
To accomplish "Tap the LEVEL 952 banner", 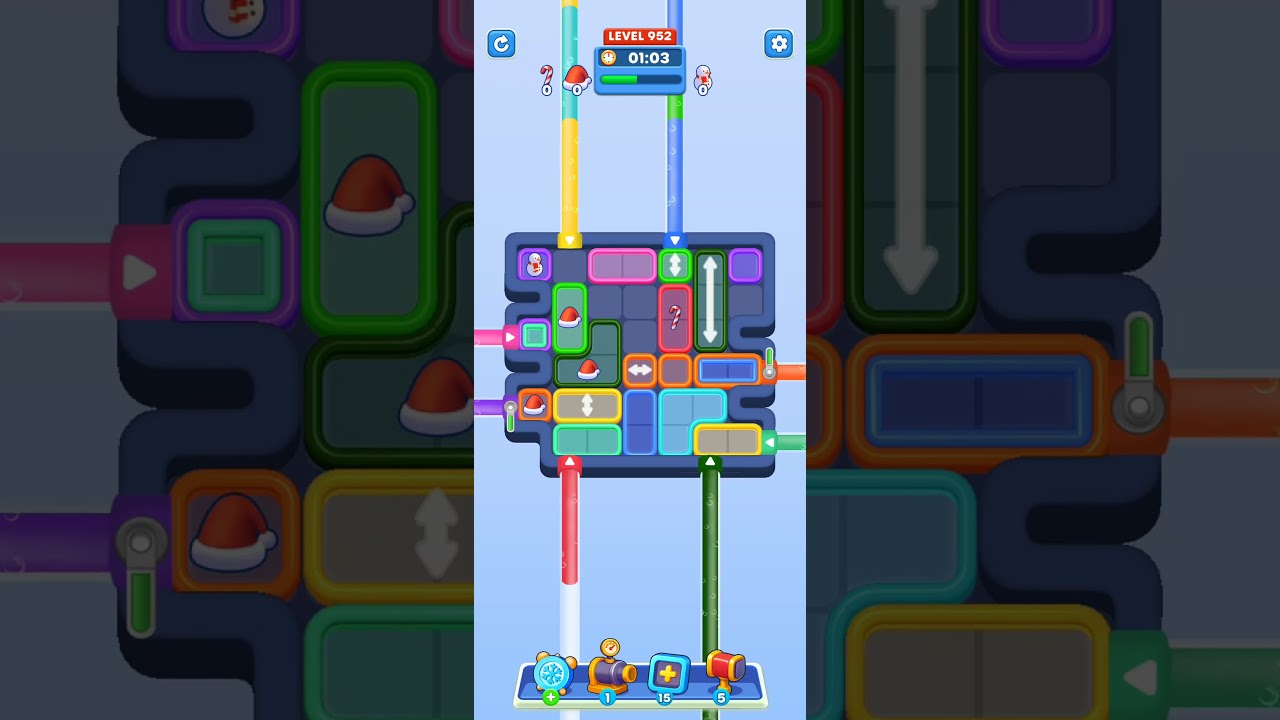I will [639, 36].
